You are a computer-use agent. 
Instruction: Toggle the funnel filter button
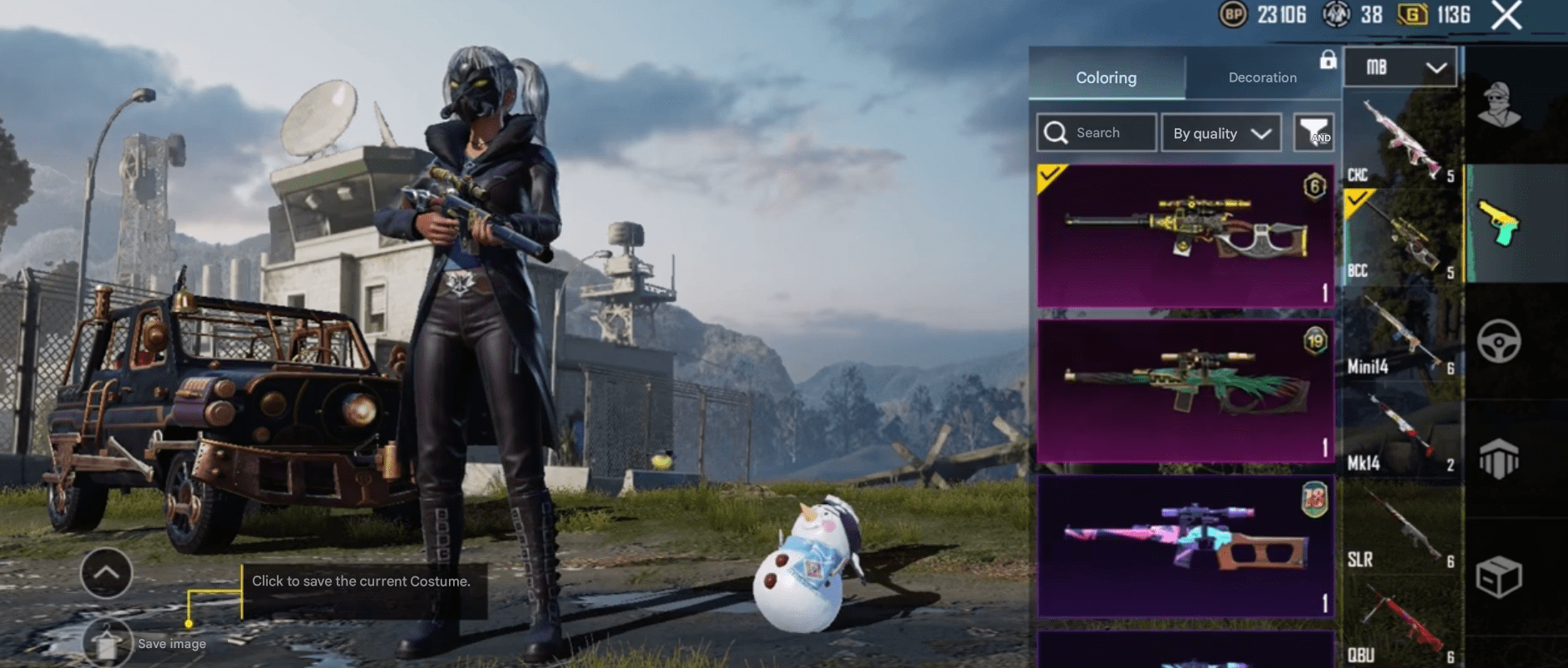click(1314, 133)
